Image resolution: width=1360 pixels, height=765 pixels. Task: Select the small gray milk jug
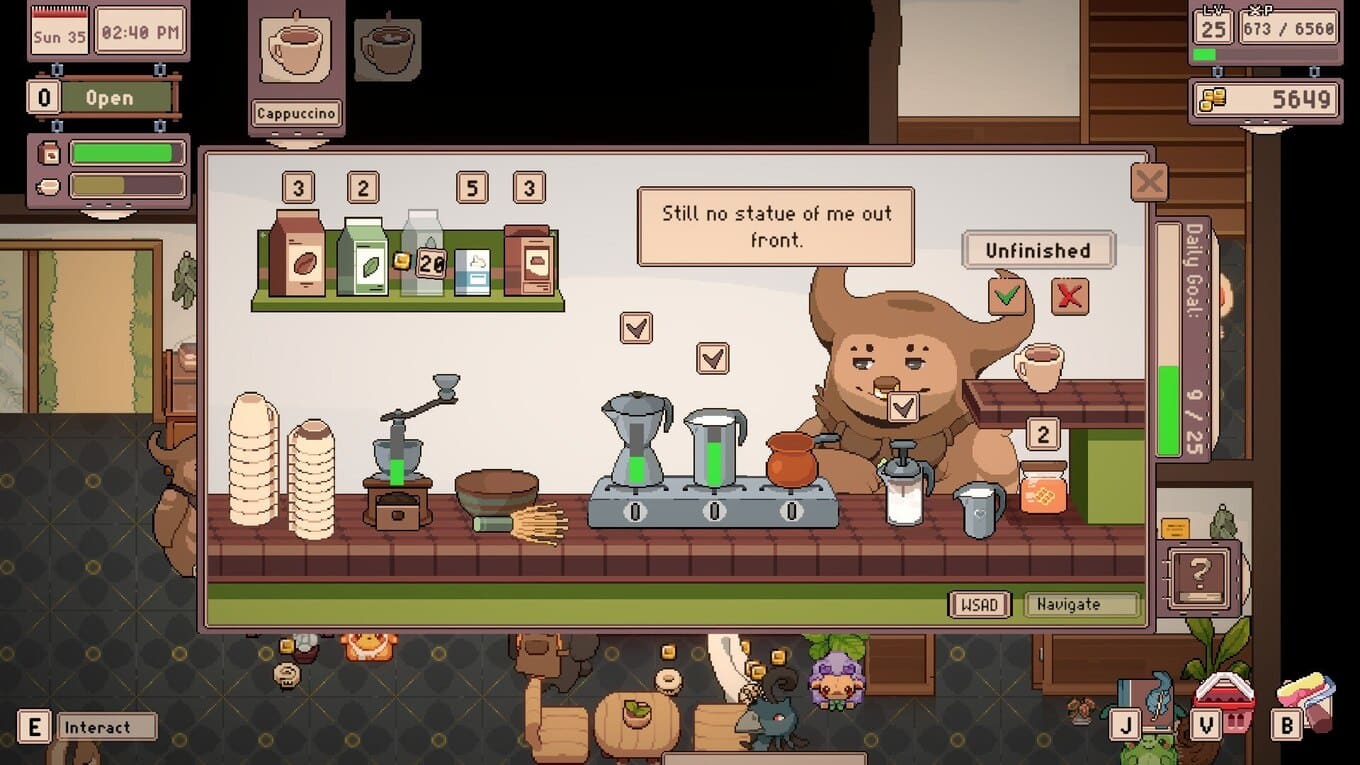click(x=978, y=509)
